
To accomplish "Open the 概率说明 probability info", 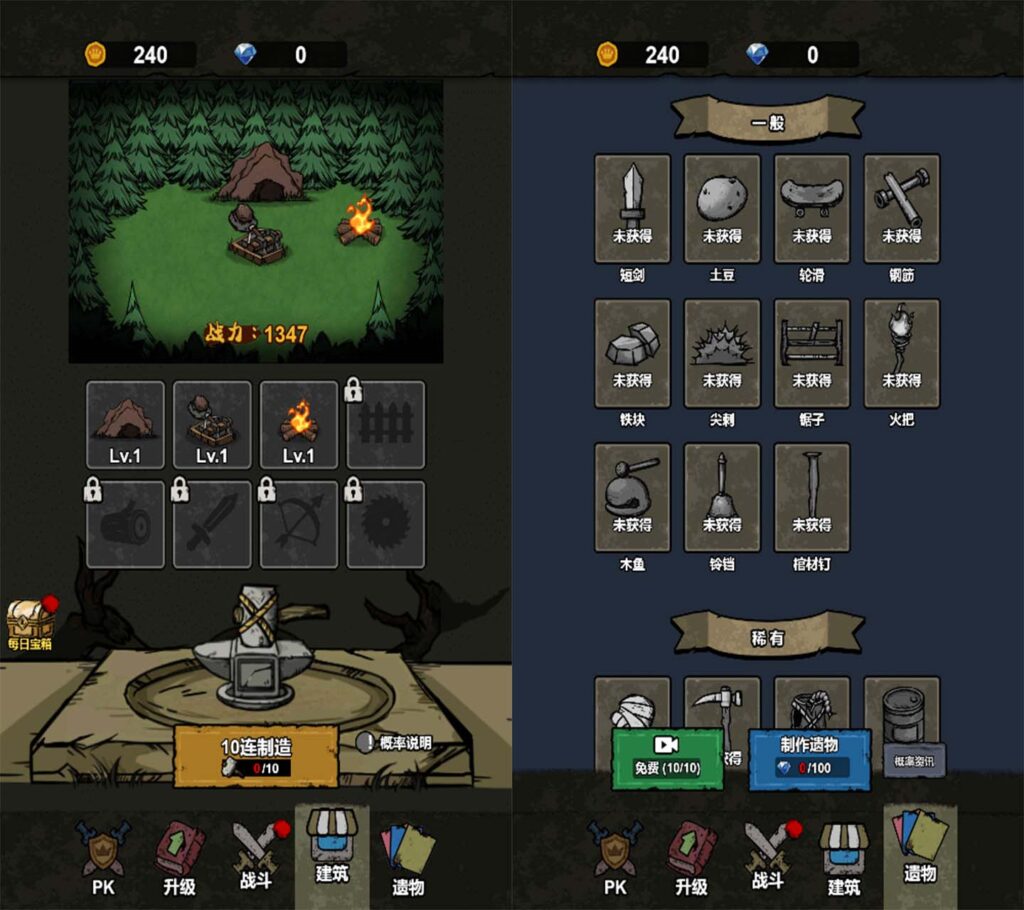I will point(396,743).
